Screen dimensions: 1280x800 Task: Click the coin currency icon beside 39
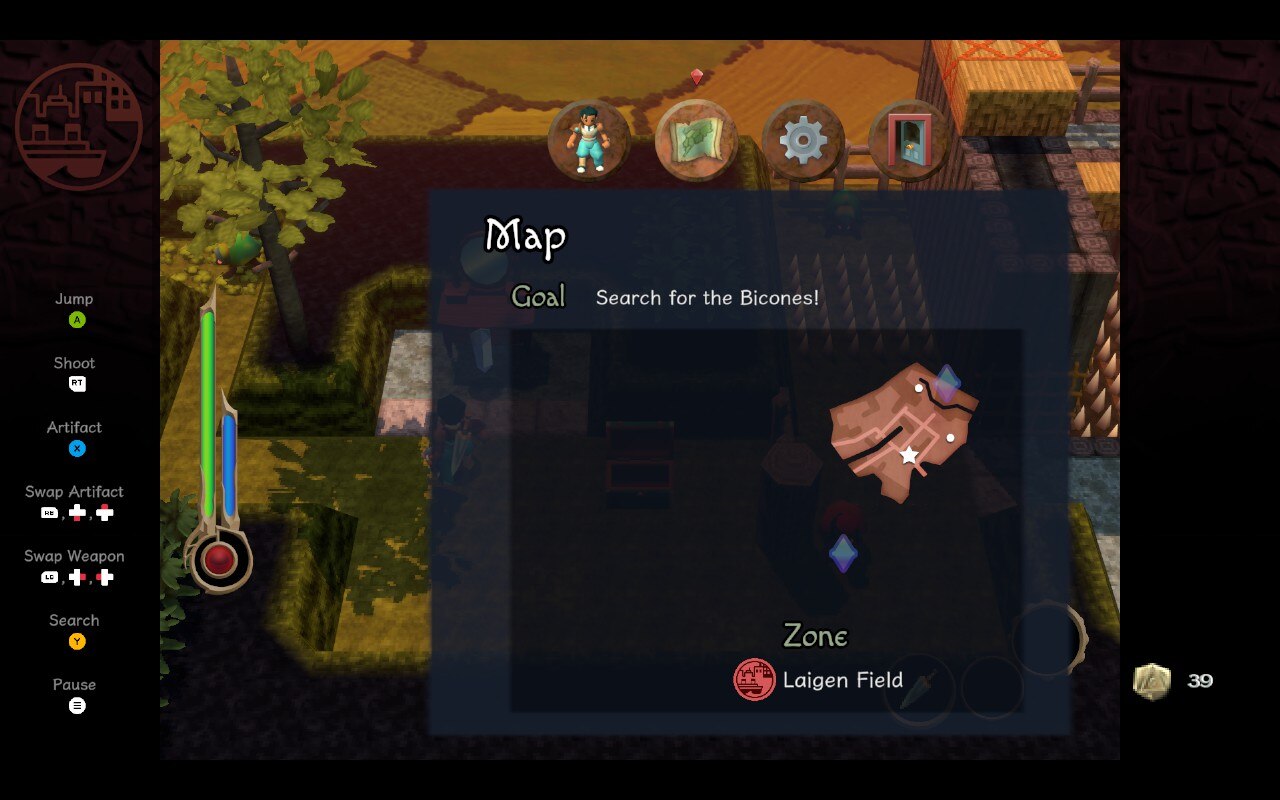point(1152,681)
